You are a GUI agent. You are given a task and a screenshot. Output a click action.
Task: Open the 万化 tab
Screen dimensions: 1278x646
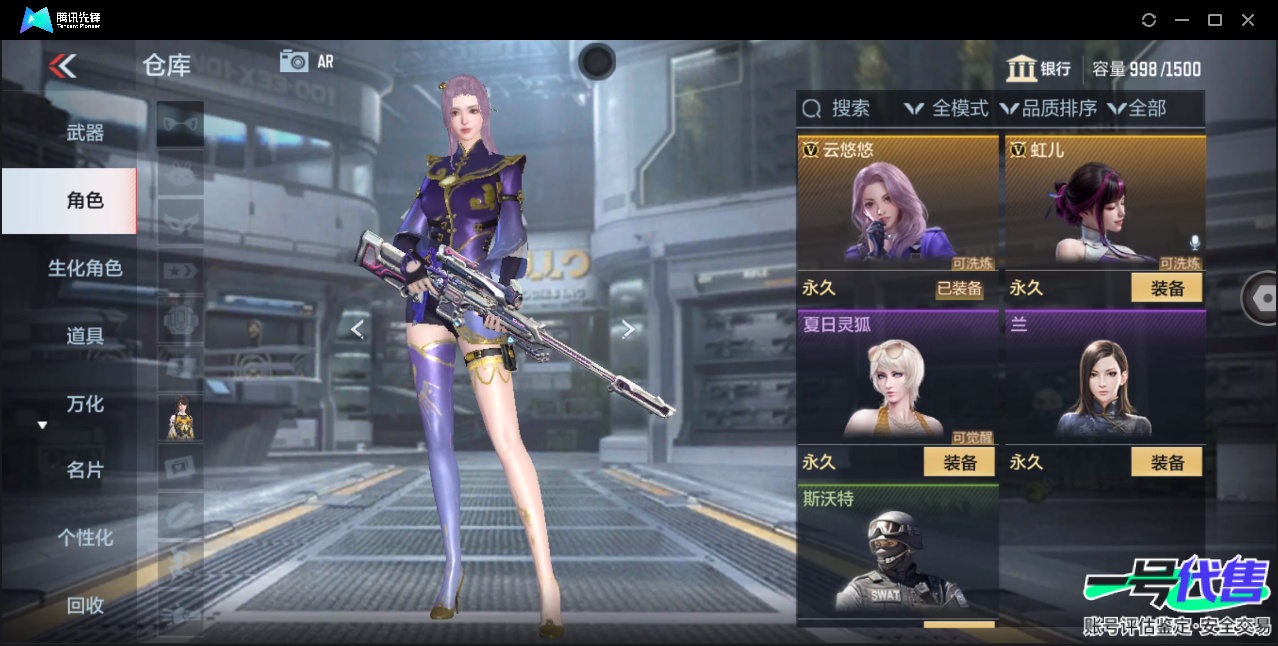[85, 404]
